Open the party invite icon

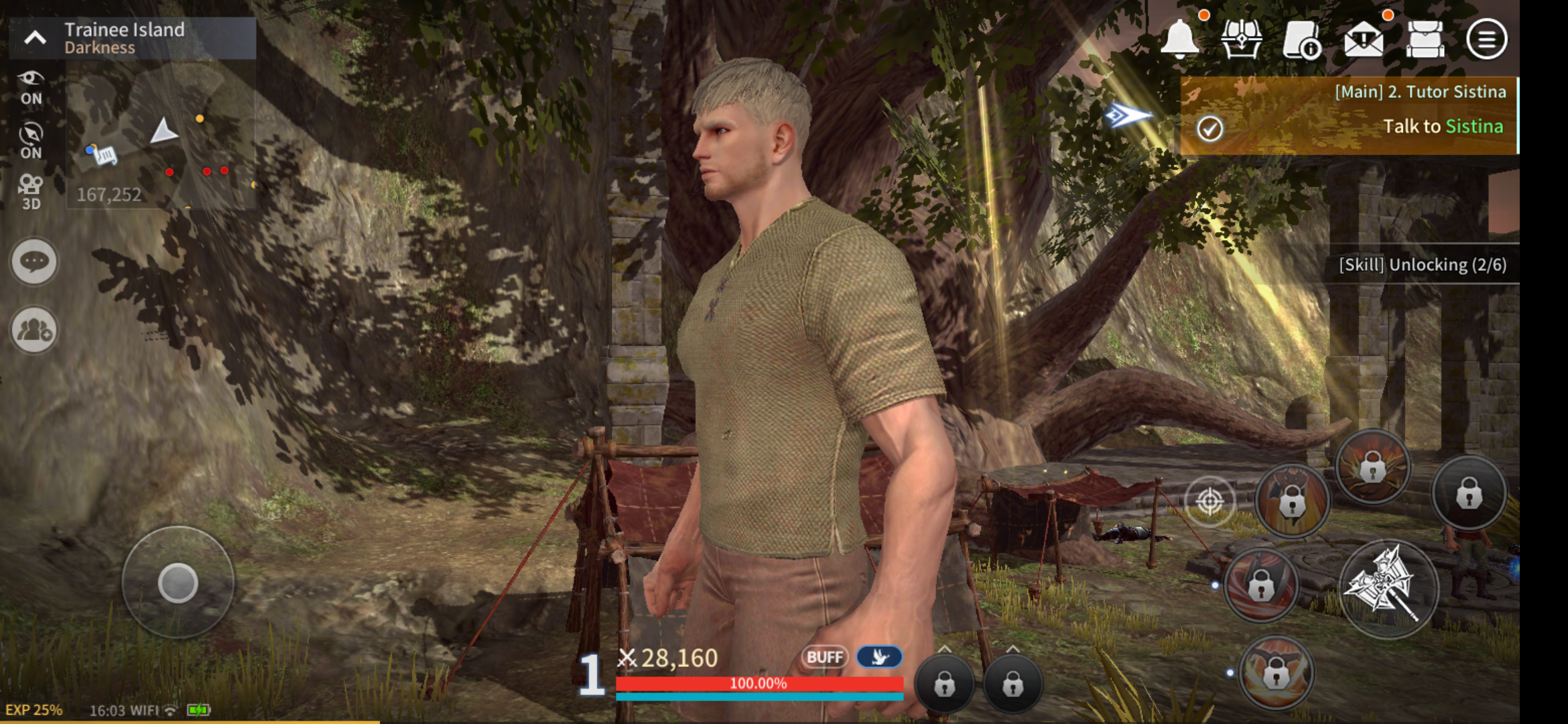(x=33, y=328)
